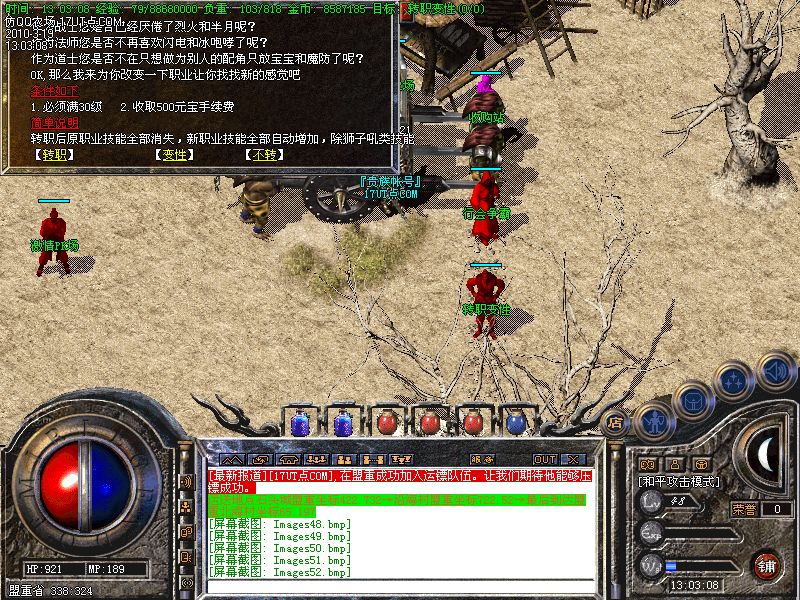Open the red 铺 stall button
This screenshot has height=600, width=800.
[x=766, y=564]
